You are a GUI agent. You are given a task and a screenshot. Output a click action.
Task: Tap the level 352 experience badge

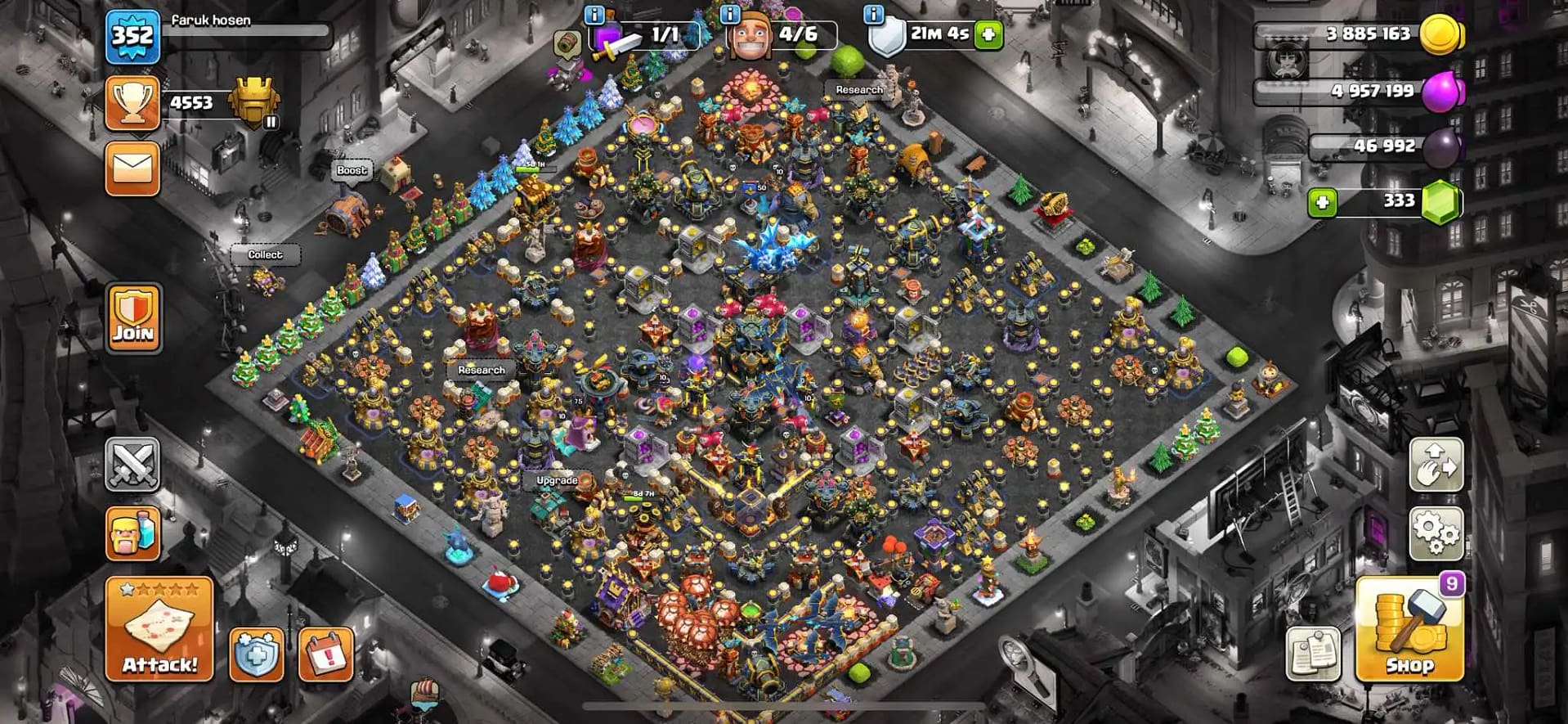coord(133,37)
